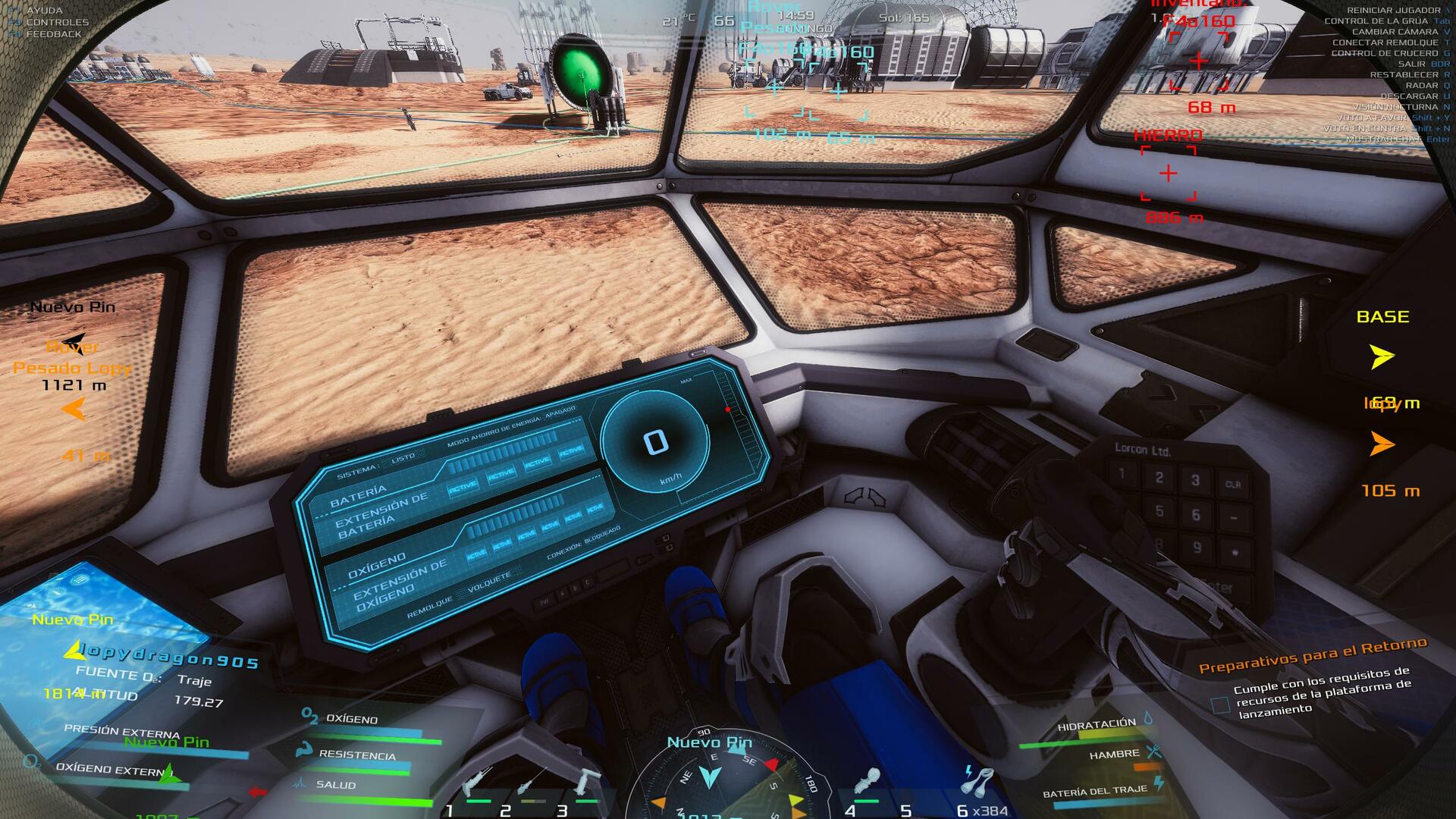Image resolution: width=1456 pixels, height=819 pixels.
Task: Choose the thin needle tool in slot 2
Action: pos(532,784)
